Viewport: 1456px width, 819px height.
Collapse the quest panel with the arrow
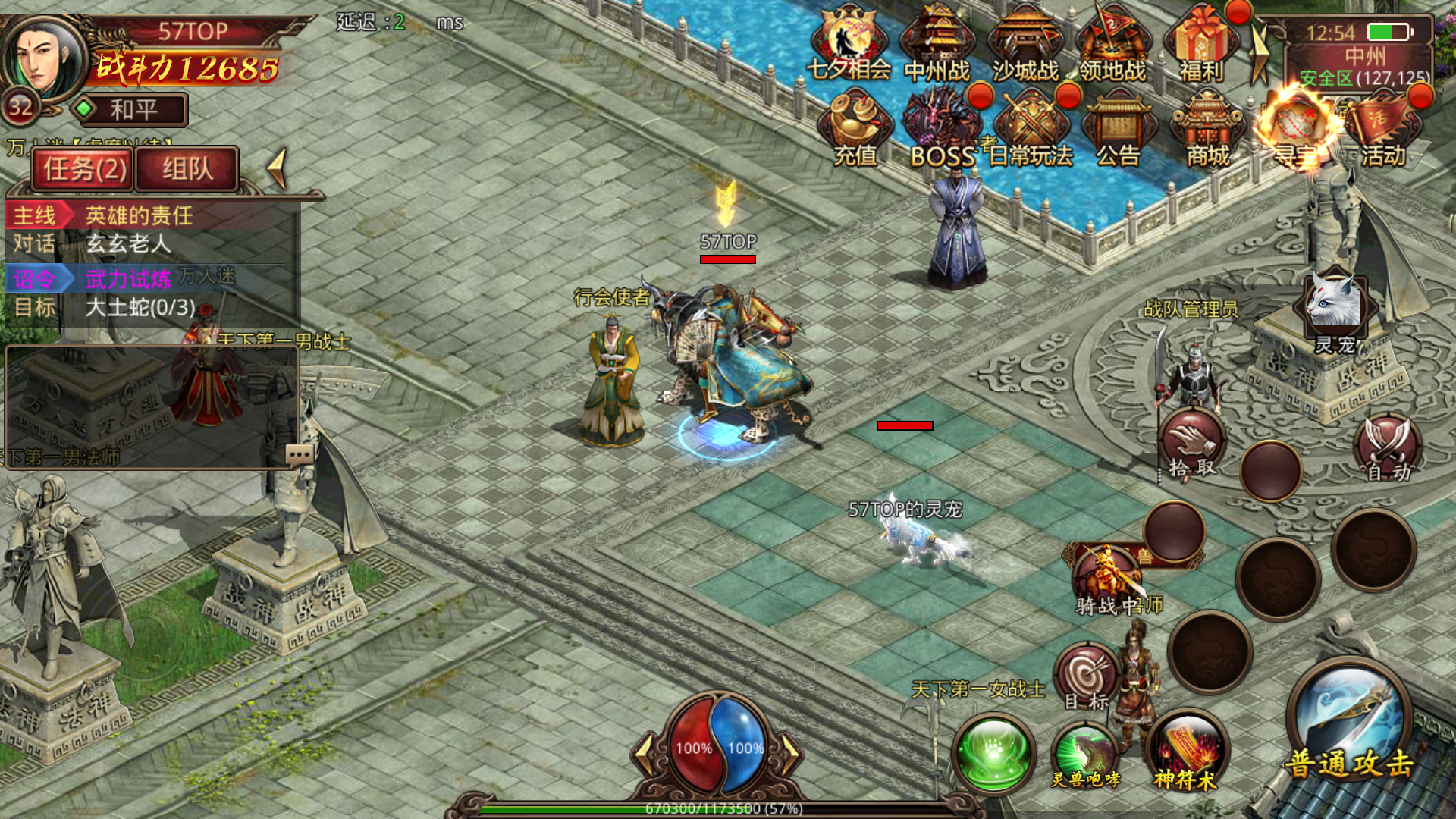pyautogui.click(x=278, y=168)
